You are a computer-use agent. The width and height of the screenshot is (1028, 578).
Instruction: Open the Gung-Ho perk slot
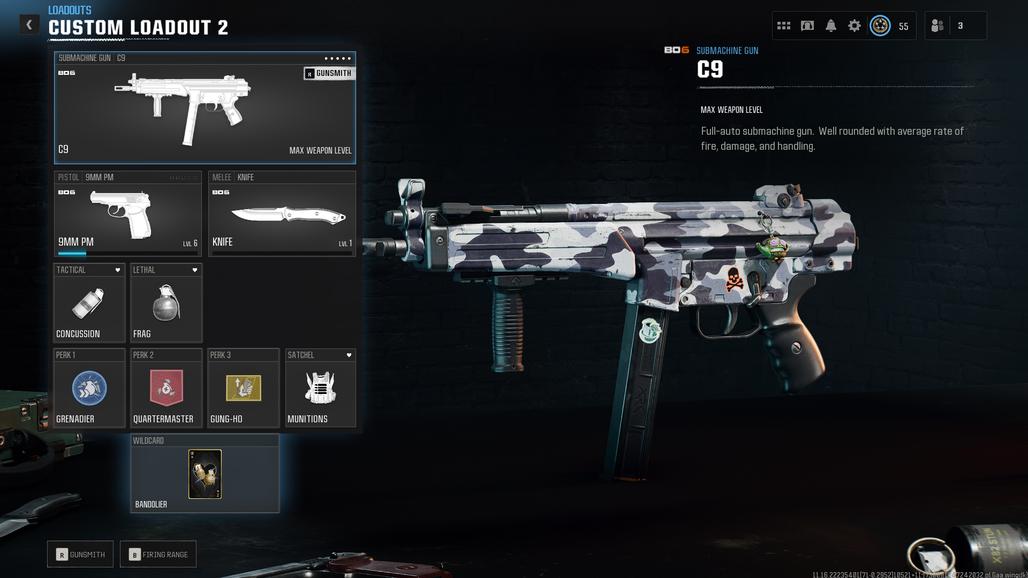click(243, 388)
